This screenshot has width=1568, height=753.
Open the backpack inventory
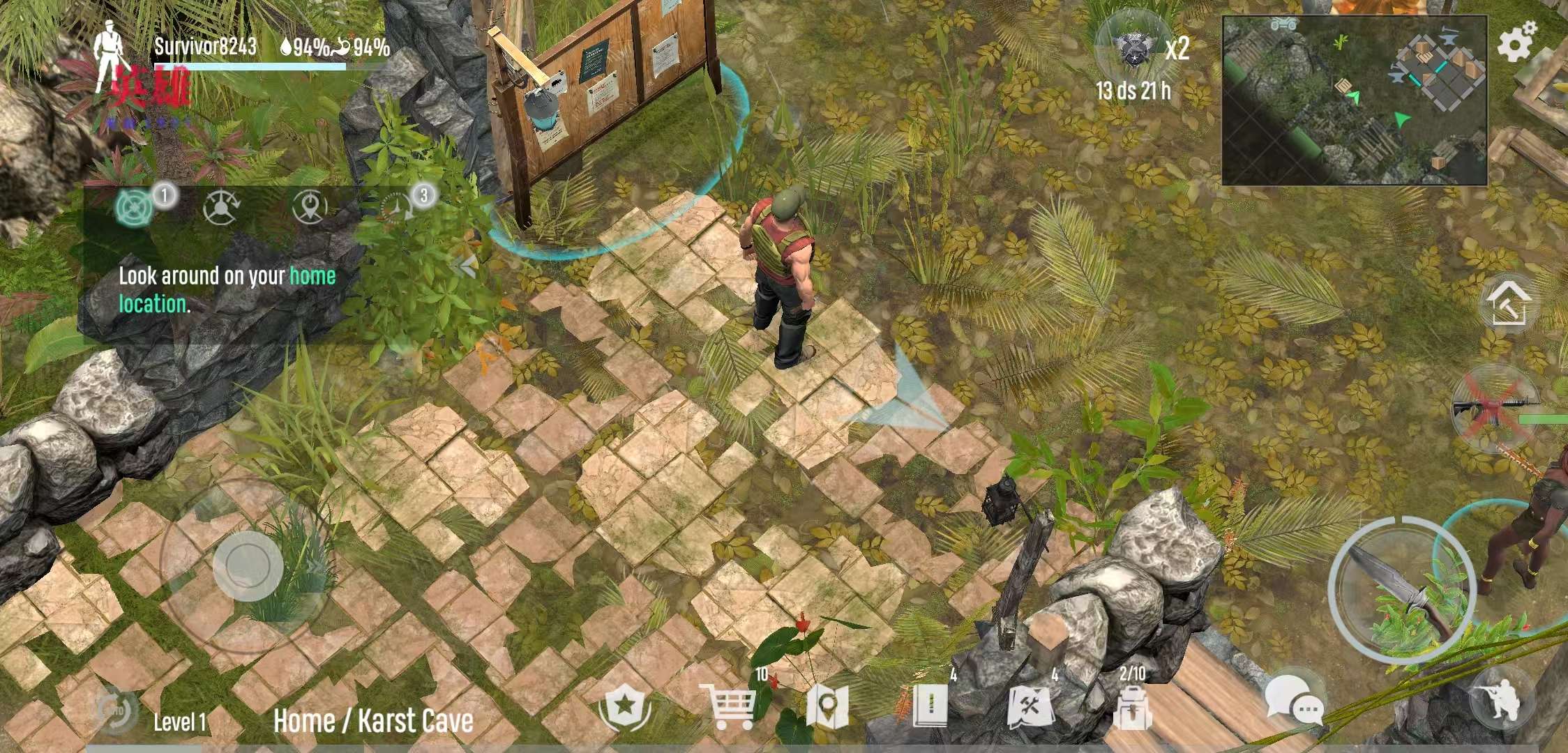[1132, 708]
